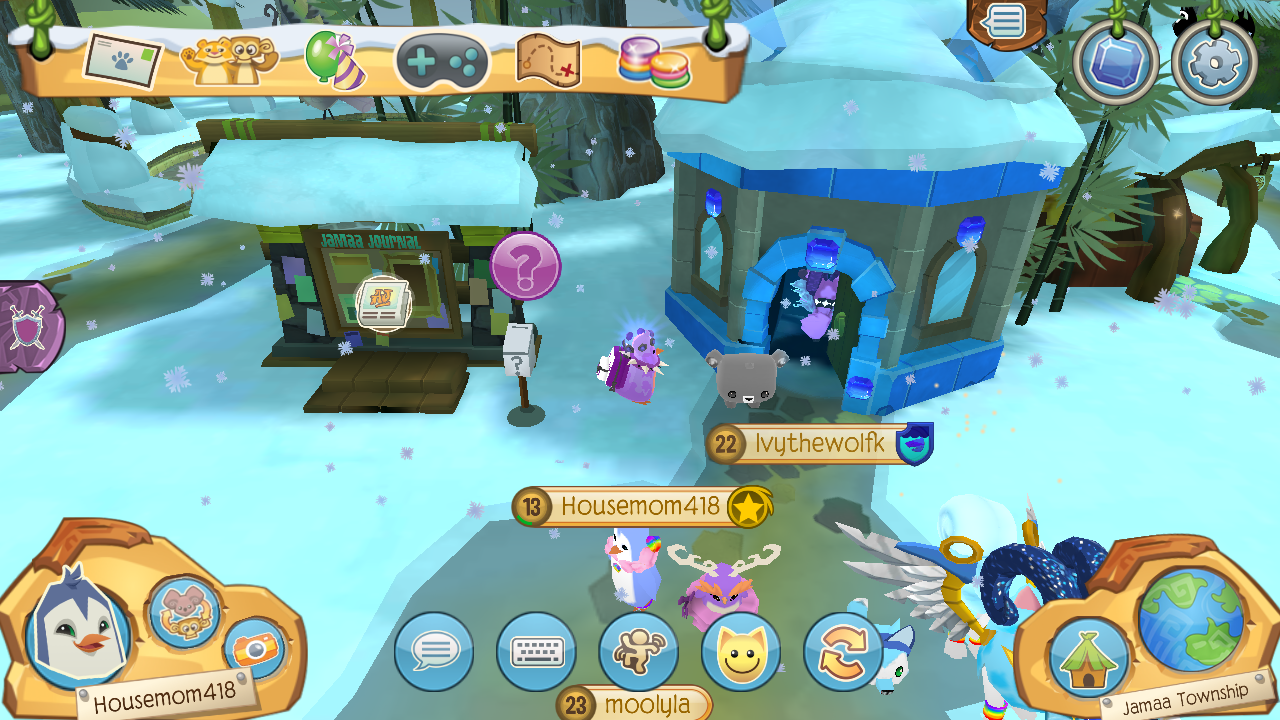1280x720 pixels.
Task: Open the purple question mark help bubble
Action: coord(524,265)
